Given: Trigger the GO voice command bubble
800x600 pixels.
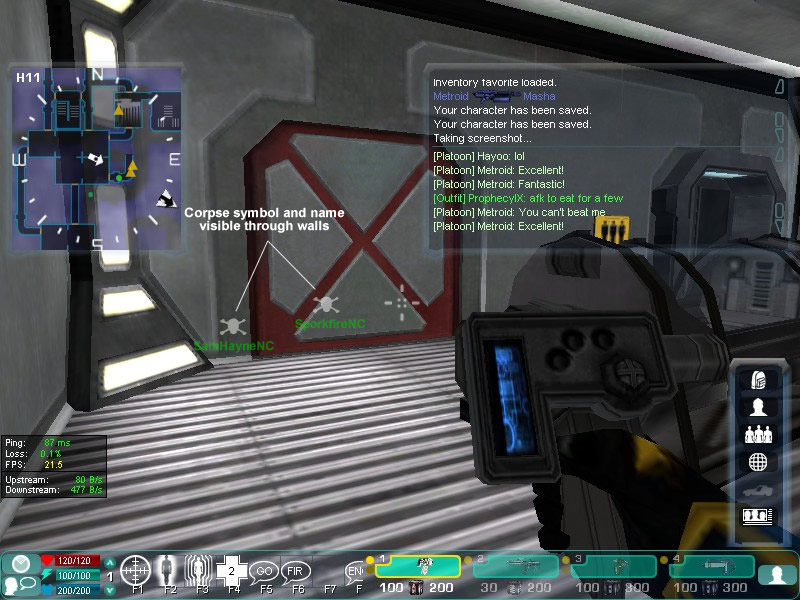Looking at the screenshot, I should [264, 571].
